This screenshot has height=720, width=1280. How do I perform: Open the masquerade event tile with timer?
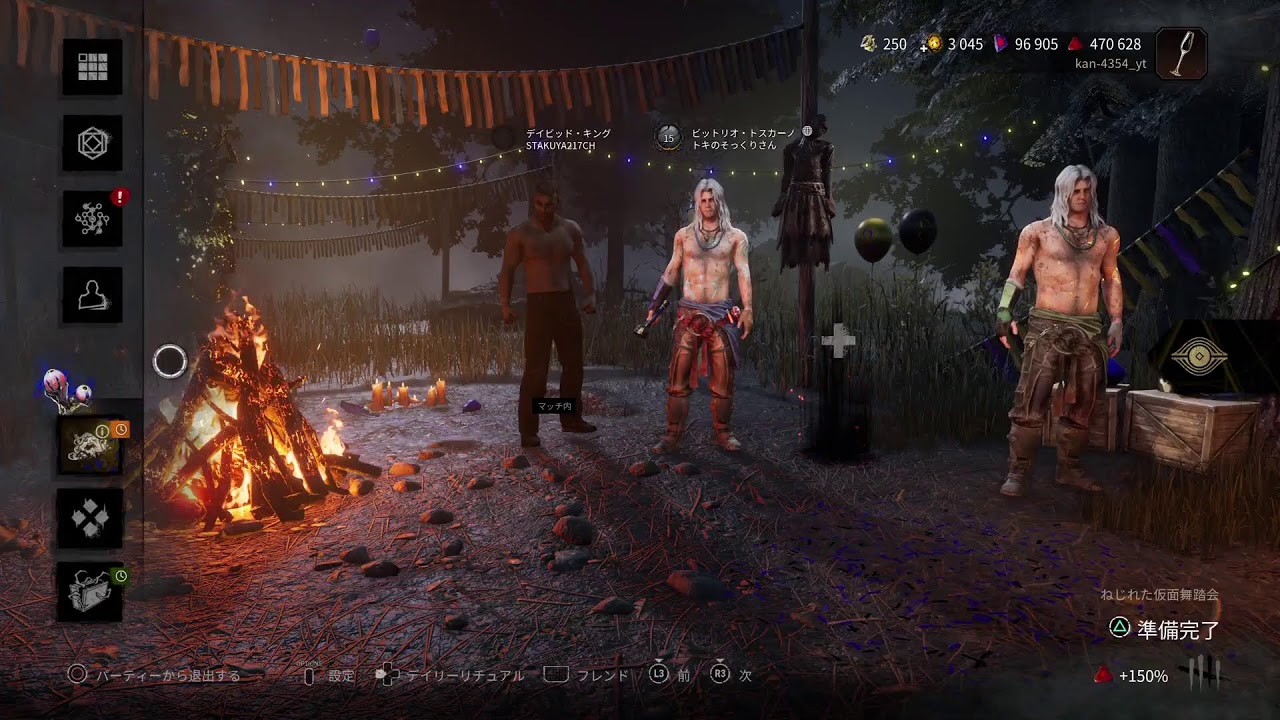pos(90,444)
